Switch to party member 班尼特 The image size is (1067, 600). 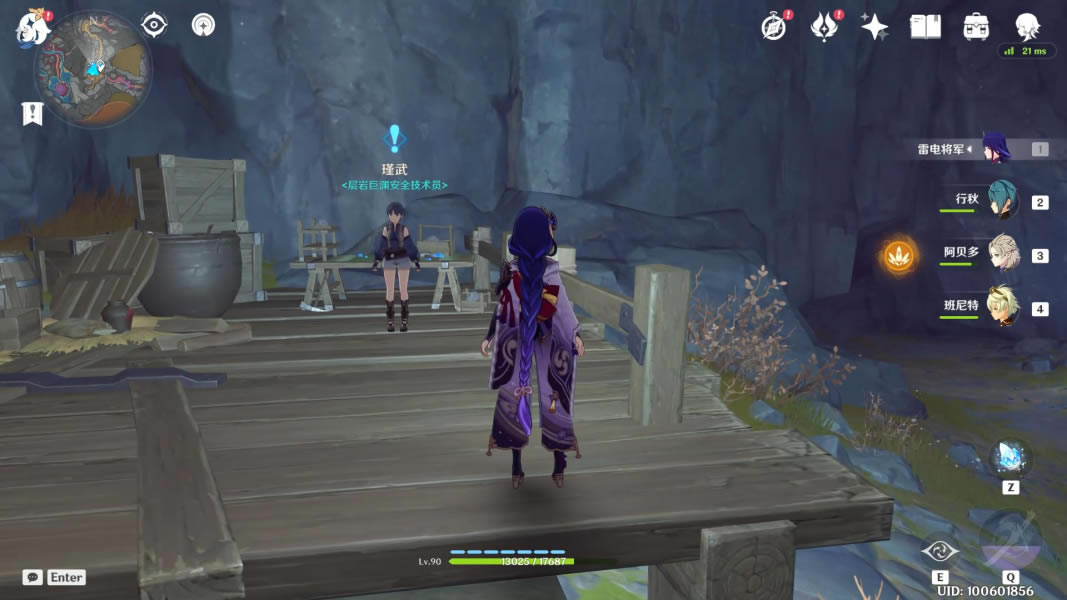pyautogui.click(x=1001, y=307)
